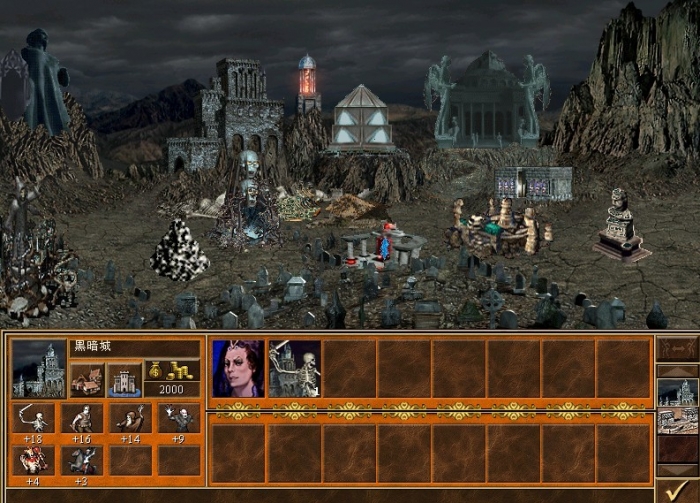Select the skeleton creature growth icon
This screenshot has height=503, width=700.
[x=34, y=418]
